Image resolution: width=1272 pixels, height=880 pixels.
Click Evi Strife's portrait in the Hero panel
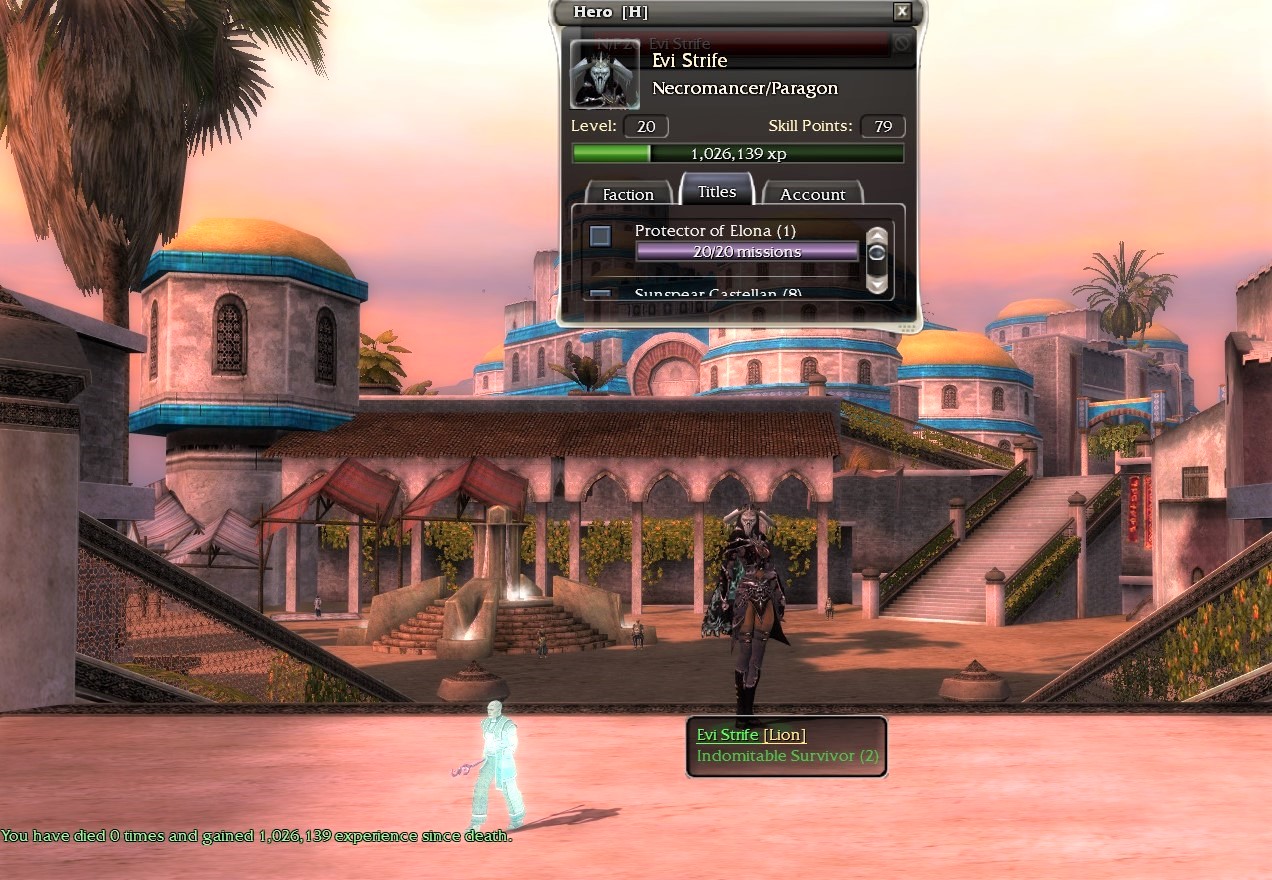[604, 74]
